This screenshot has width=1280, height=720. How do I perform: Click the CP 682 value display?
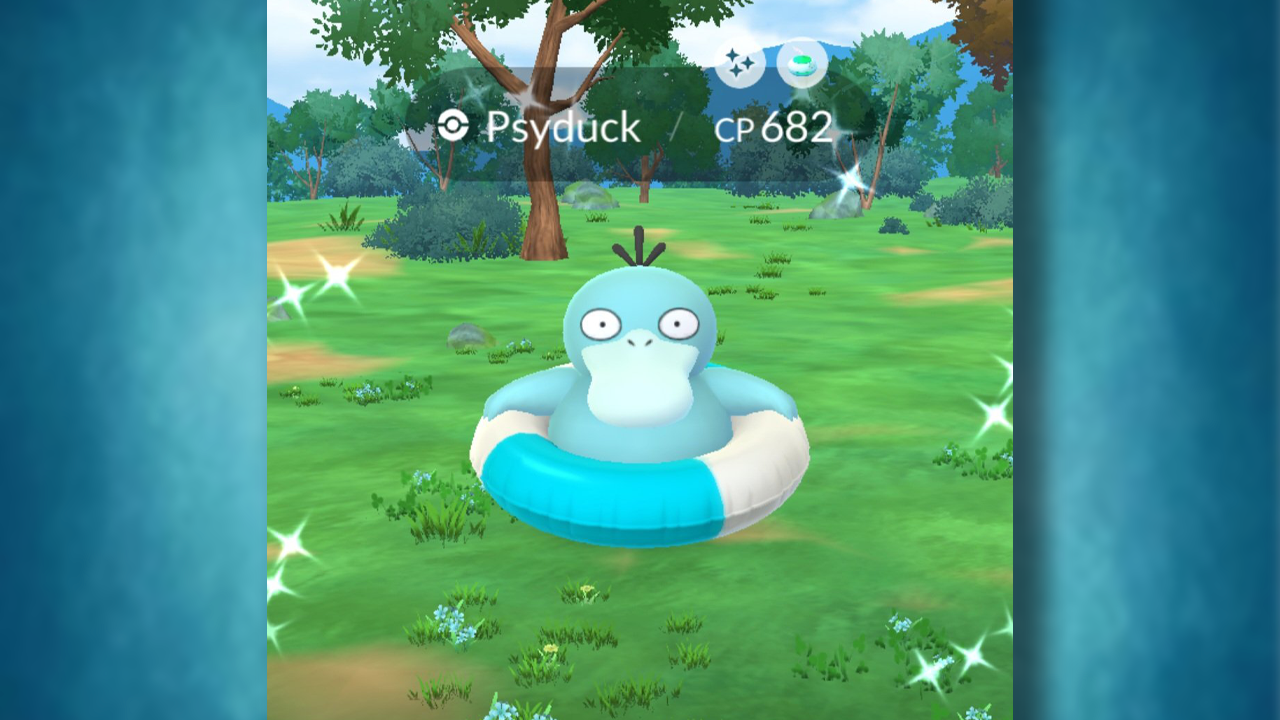click(775, 128)
